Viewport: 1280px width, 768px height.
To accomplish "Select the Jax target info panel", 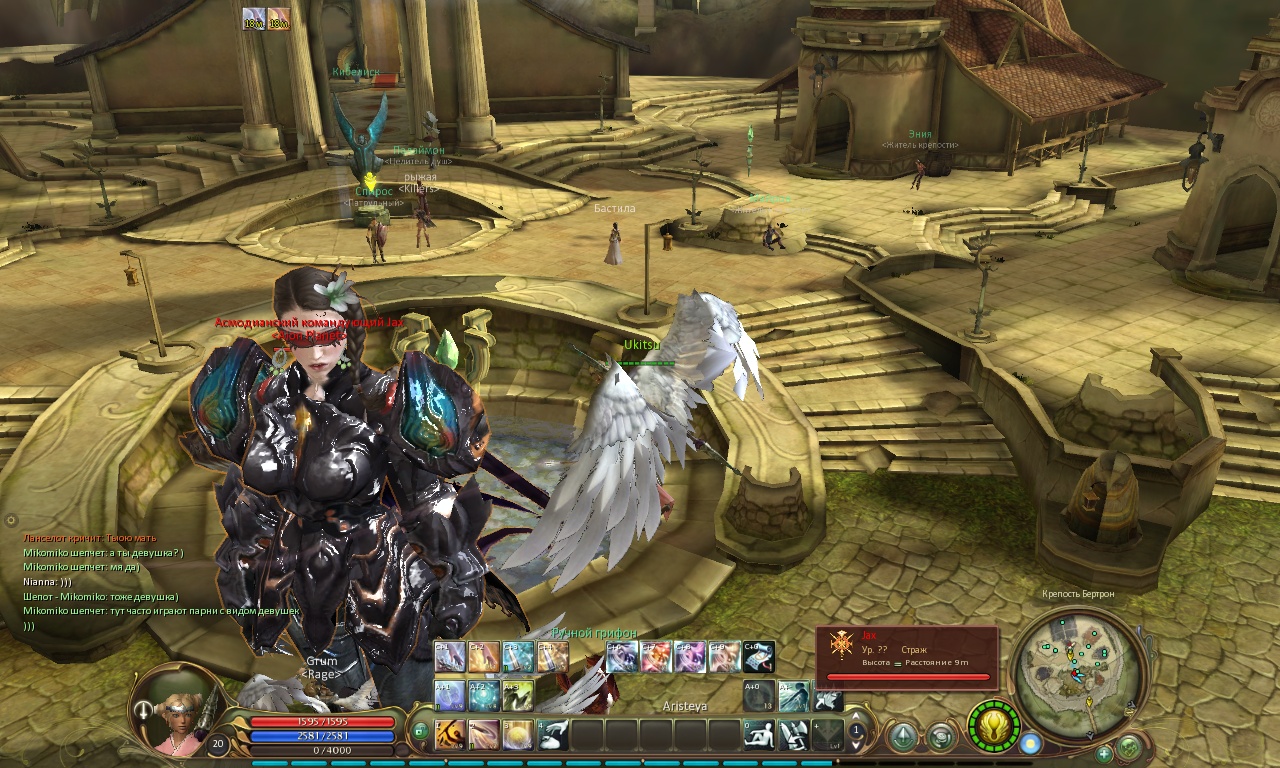I will coord(908,656).
